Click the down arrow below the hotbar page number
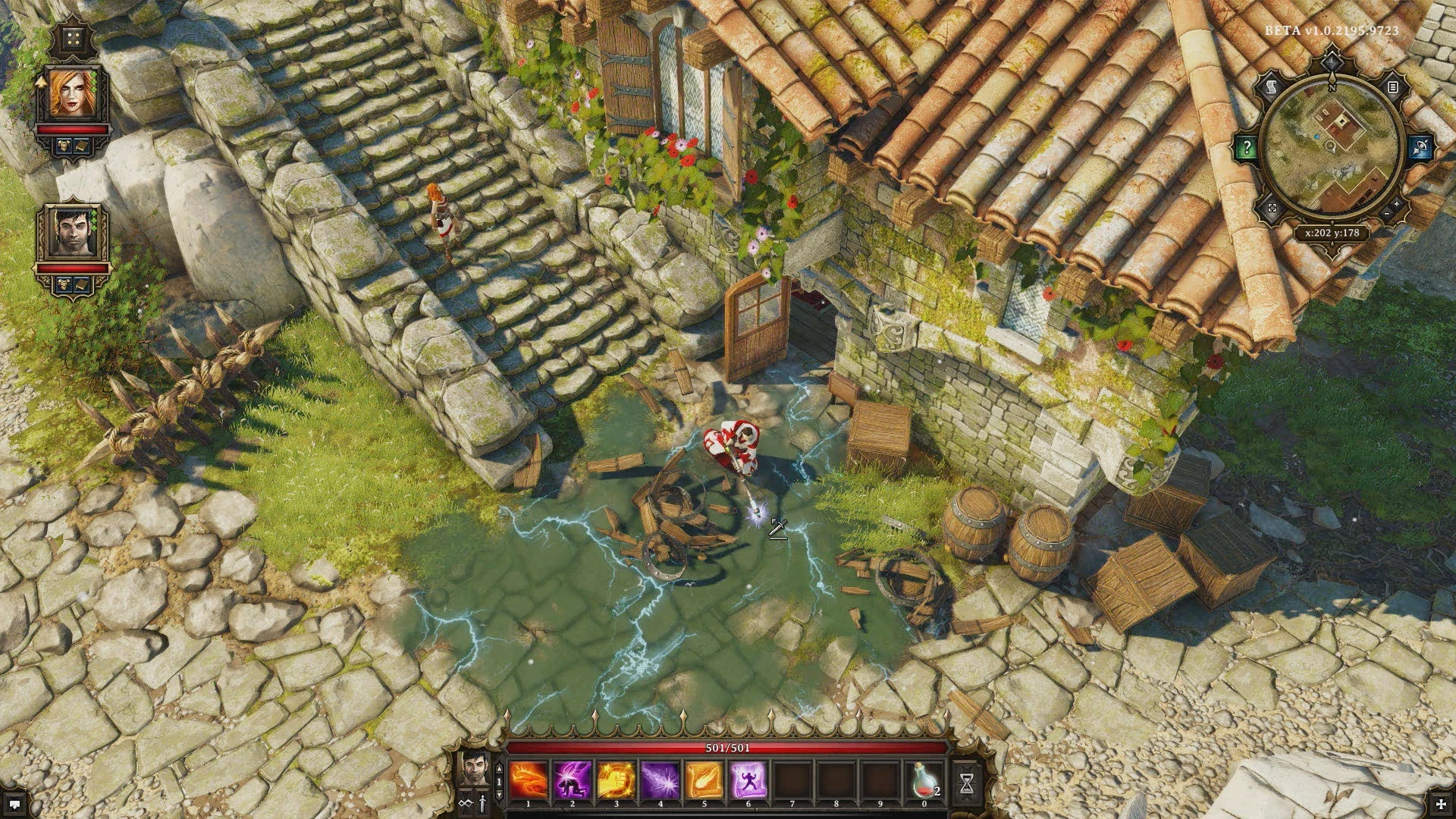This screenshot has width=1456, height=819. (498, 795)
